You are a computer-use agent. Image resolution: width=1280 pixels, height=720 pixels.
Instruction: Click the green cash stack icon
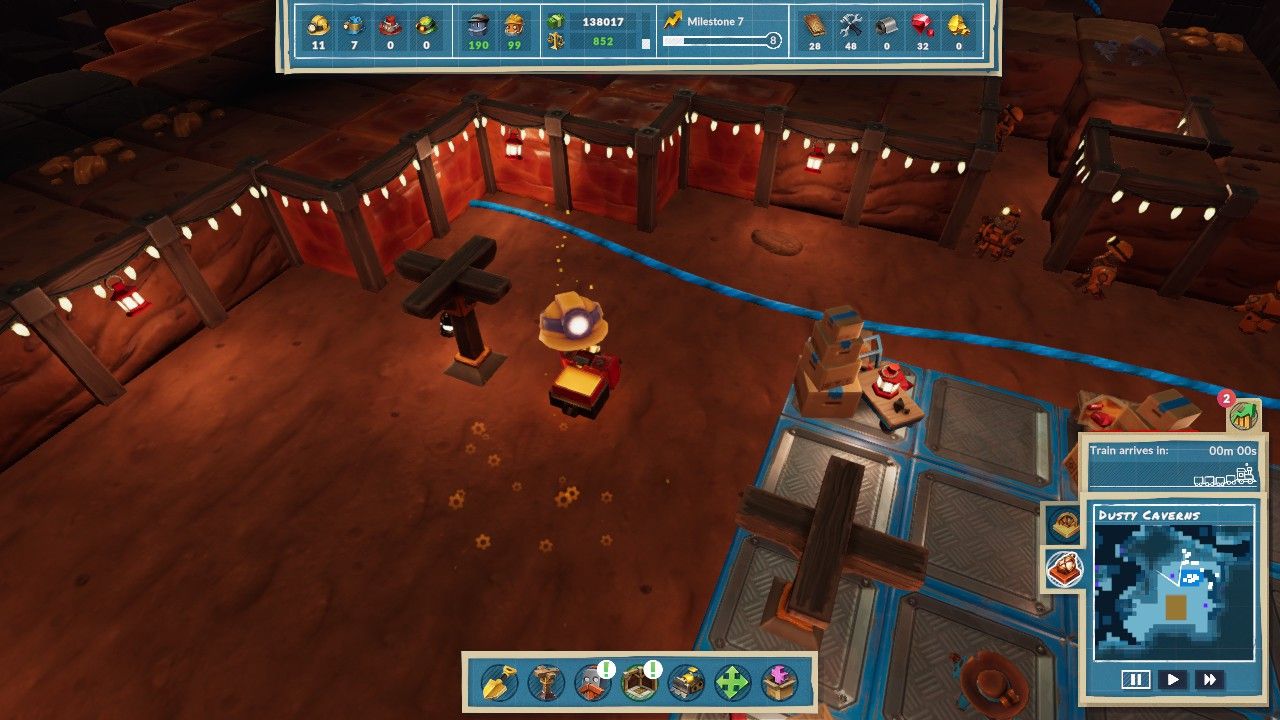(x=556, y=22)
